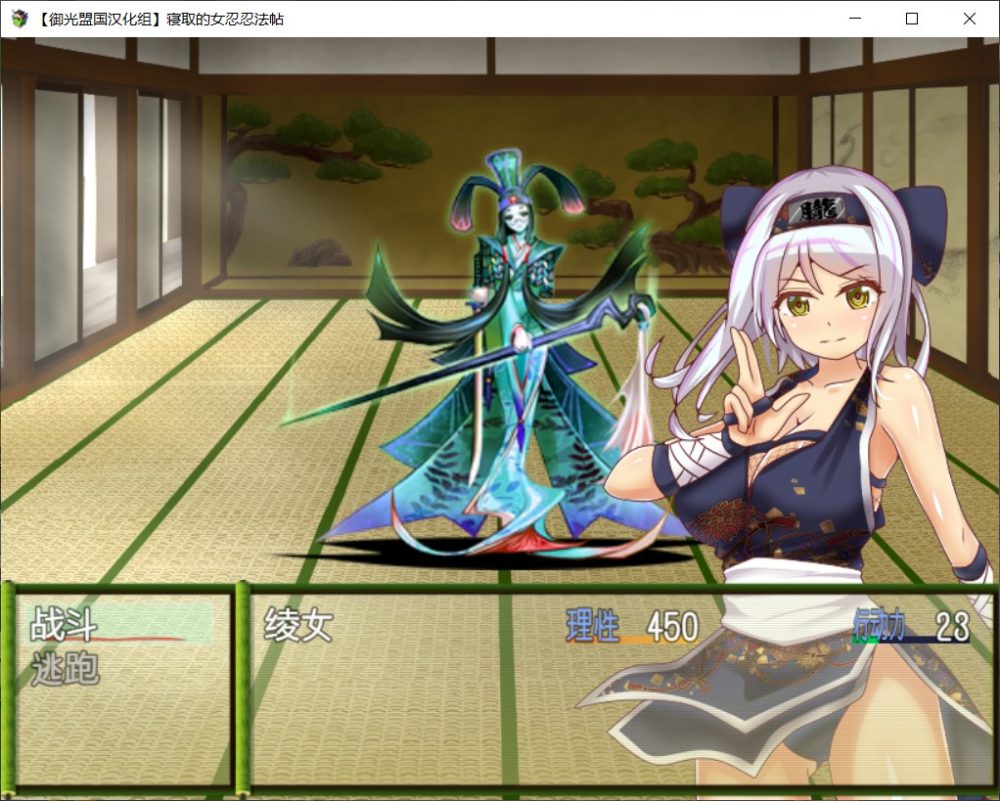Choose the 逃跑 (Escape) command
Screen dimensions: 1000x801
pos(65,668)
